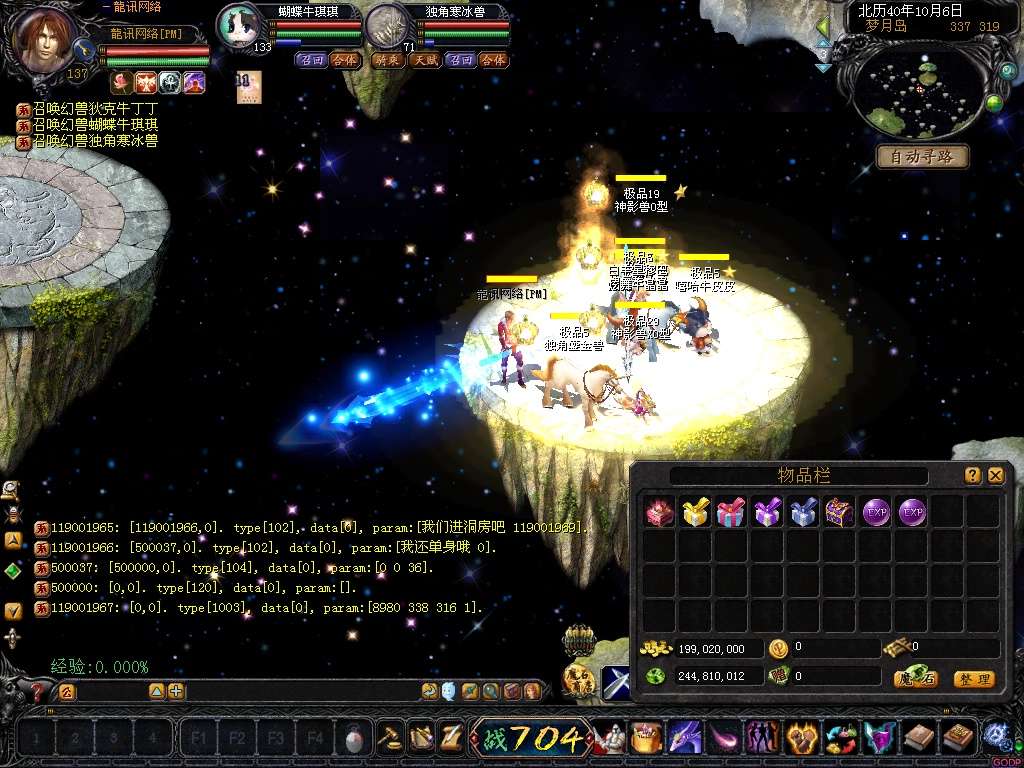Select the yellow gift box item

click(x=695, y=513)
